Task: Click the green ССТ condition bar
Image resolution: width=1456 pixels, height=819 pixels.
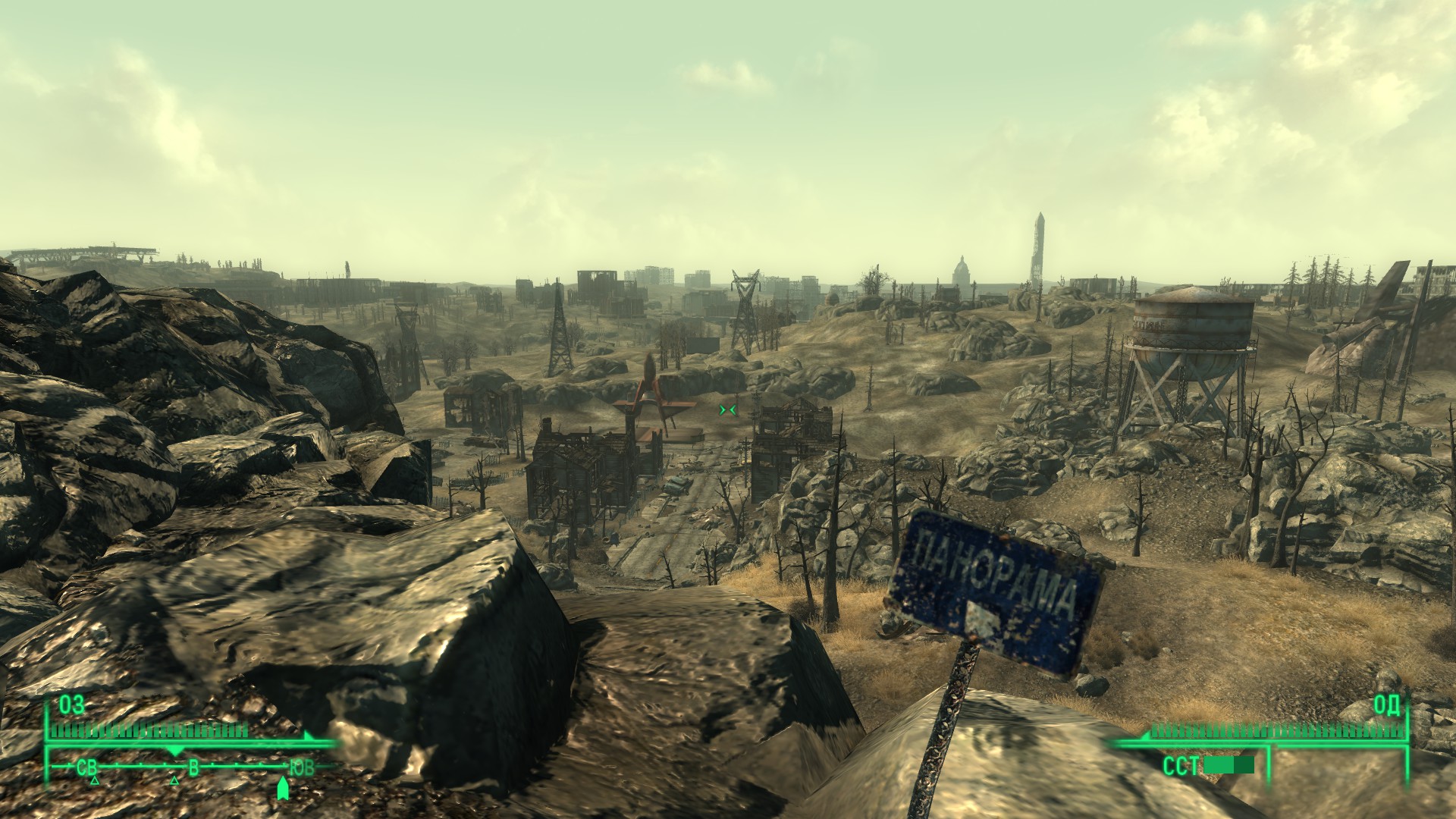Action: point(1228,764)
